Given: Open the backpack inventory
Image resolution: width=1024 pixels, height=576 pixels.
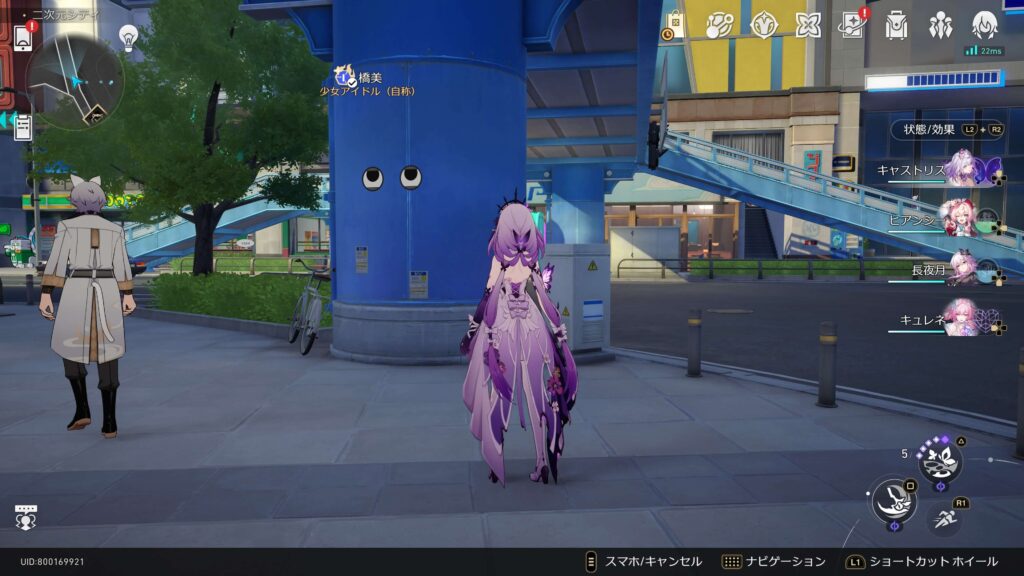Looking at the screenshot, I should [x=896, y=26].
